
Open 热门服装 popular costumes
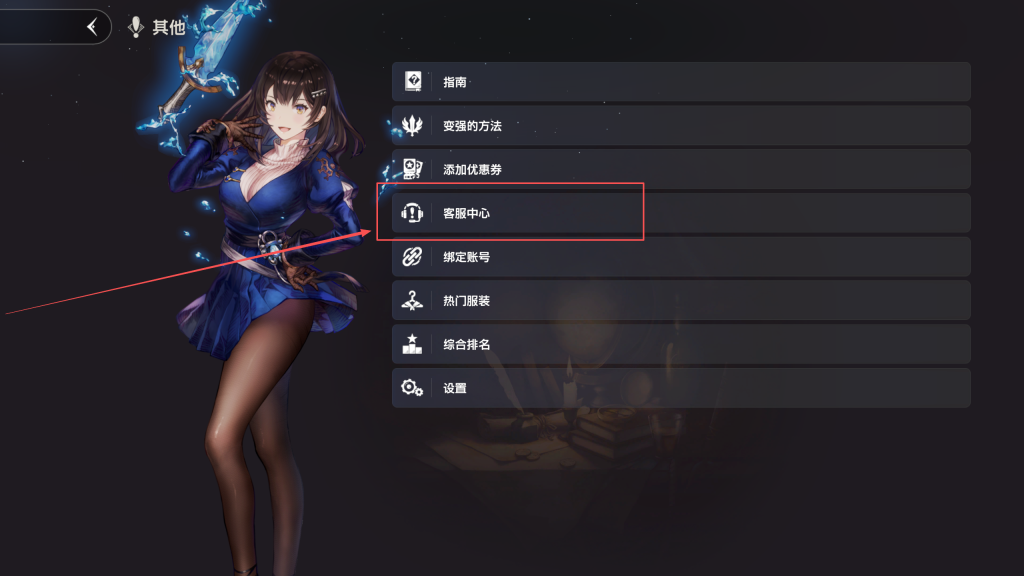680,301
